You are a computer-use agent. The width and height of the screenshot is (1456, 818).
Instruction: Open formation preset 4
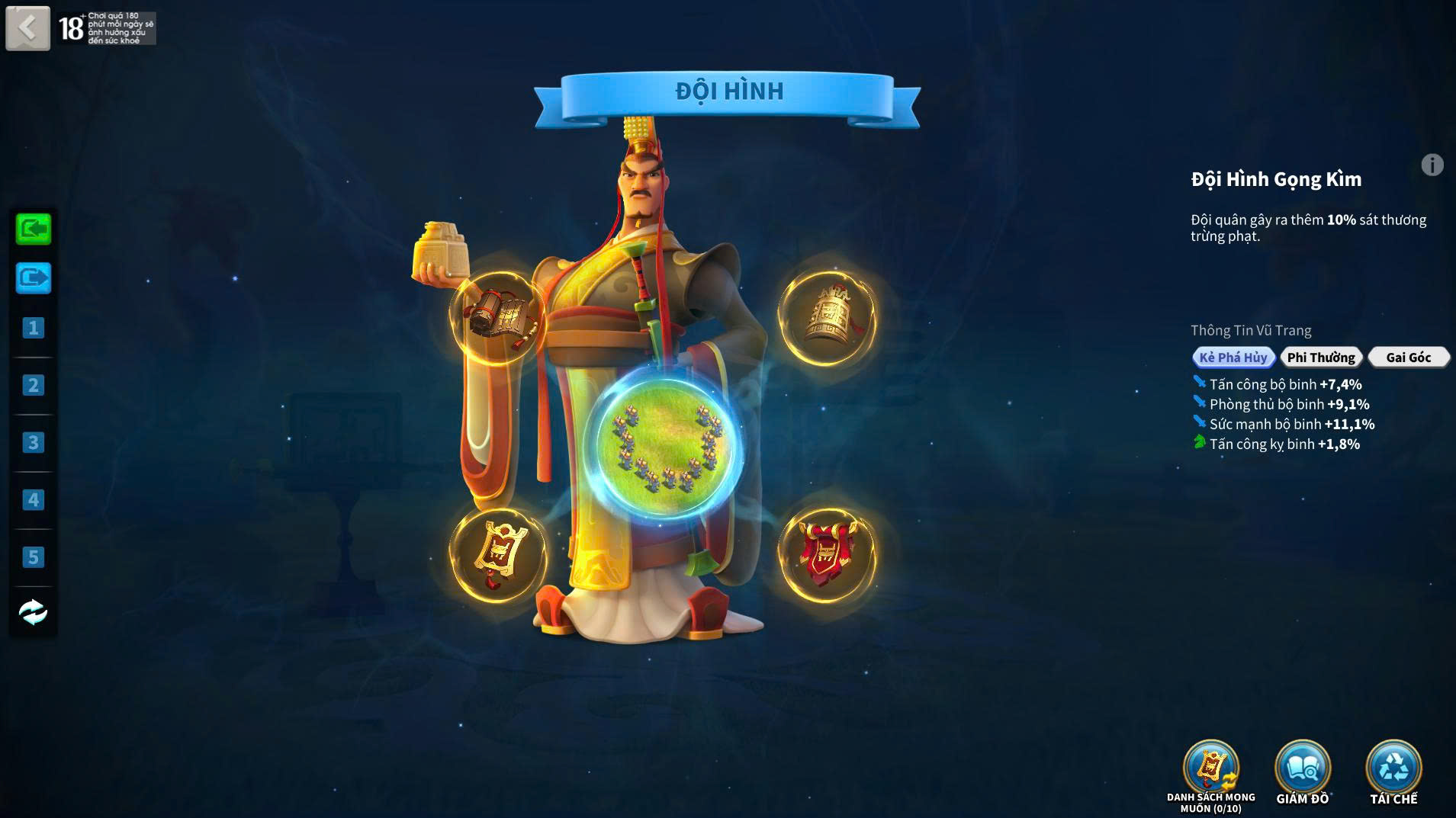[33, 500]
